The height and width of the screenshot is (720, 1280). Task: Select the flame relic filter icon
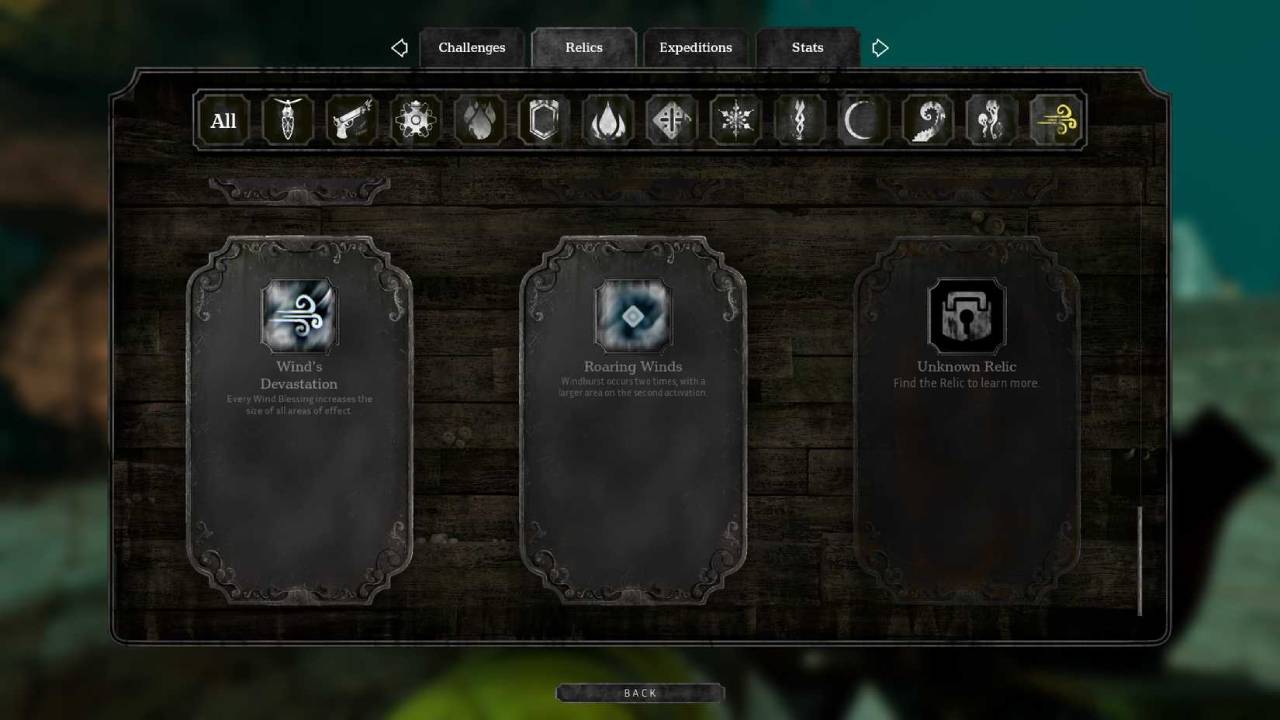[607, 120]
